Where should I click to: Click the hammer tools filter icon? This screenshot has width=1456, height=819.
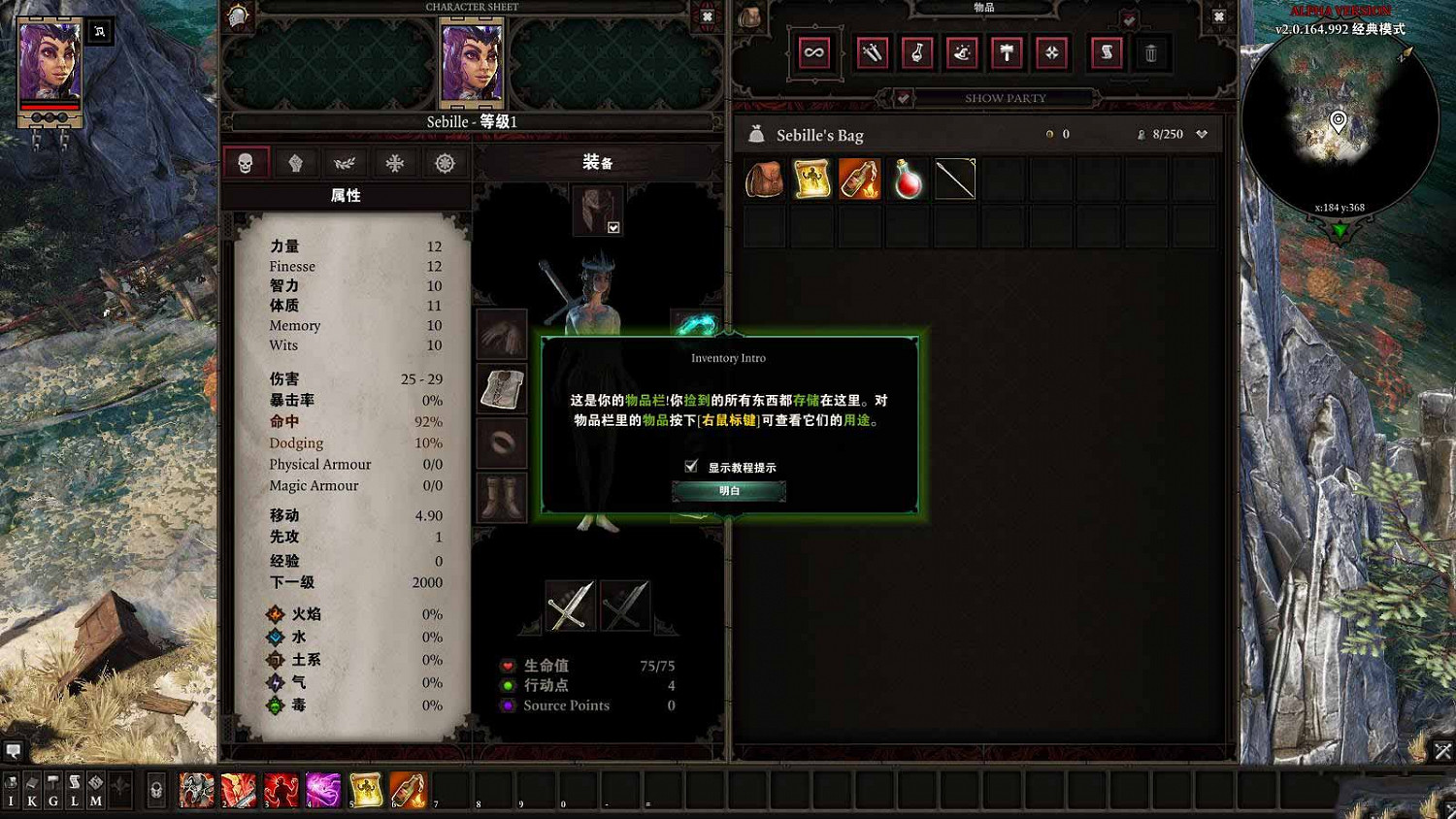click(x=1007, y=53)
